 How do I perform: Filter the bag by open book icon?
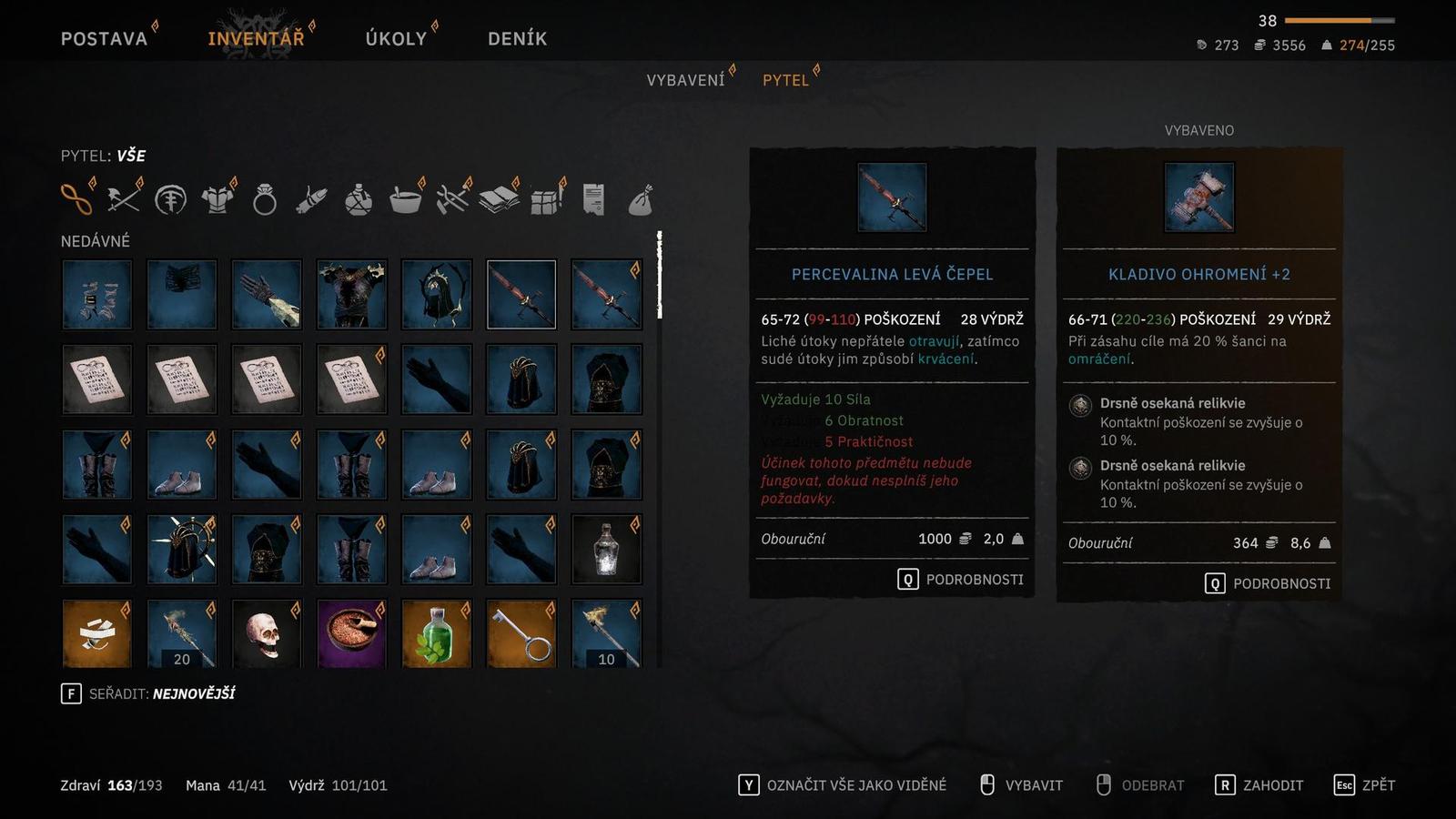[x=499, y=198]
